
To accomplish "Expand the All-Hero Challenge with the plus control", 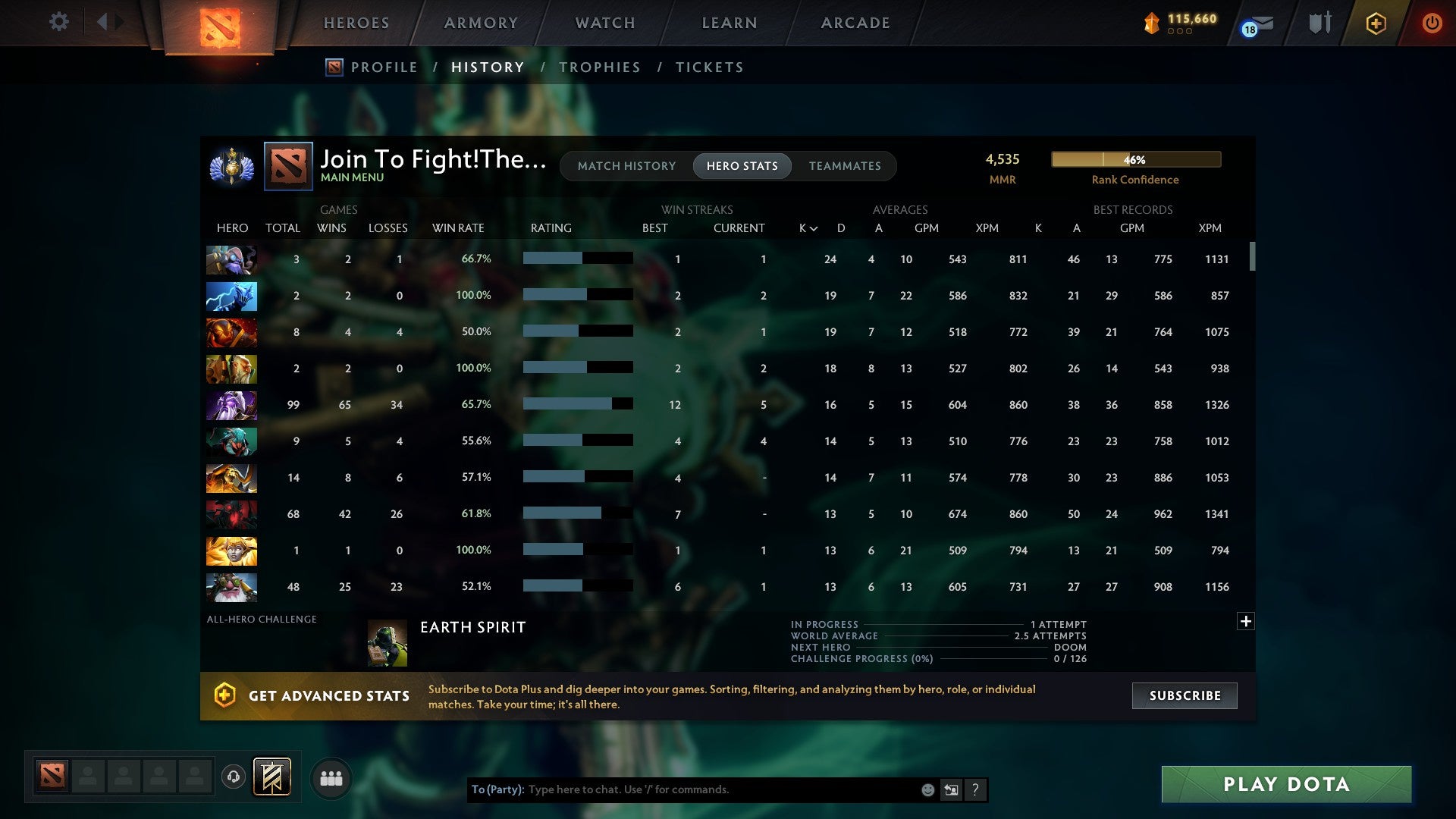I will click(x=1245, y=620).
